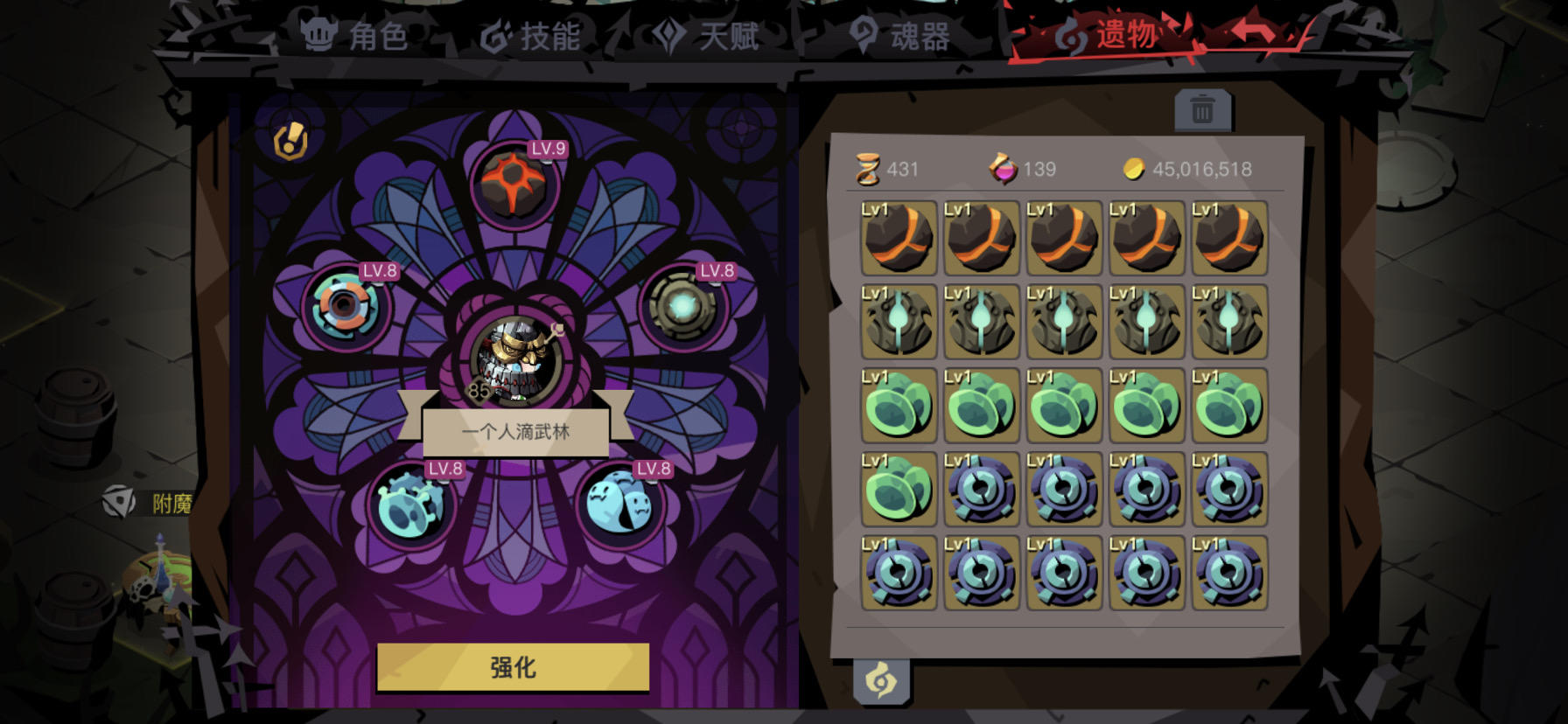Open the 魂器 soul vessel tab
Image resolution: width=1568 pixels, height=724 pixels.
click(897, 37)
